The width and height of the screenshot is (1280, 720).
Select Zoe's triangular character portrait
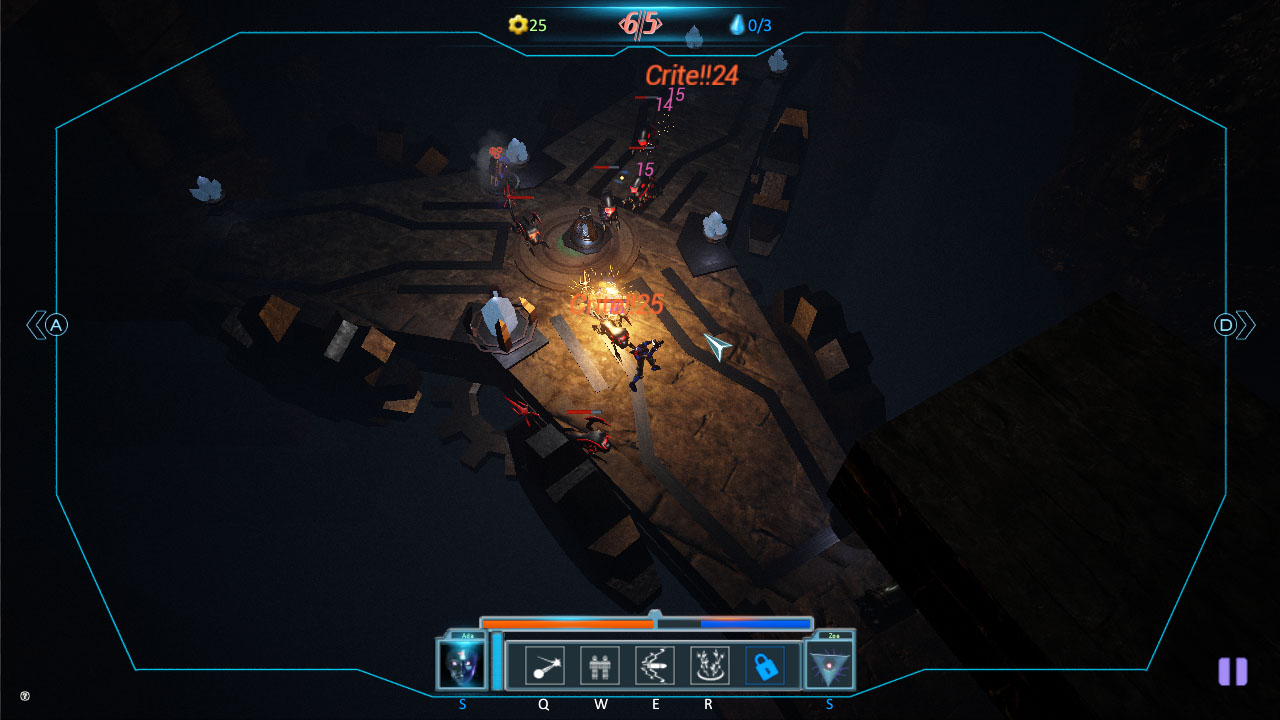(x=828, y=665)
